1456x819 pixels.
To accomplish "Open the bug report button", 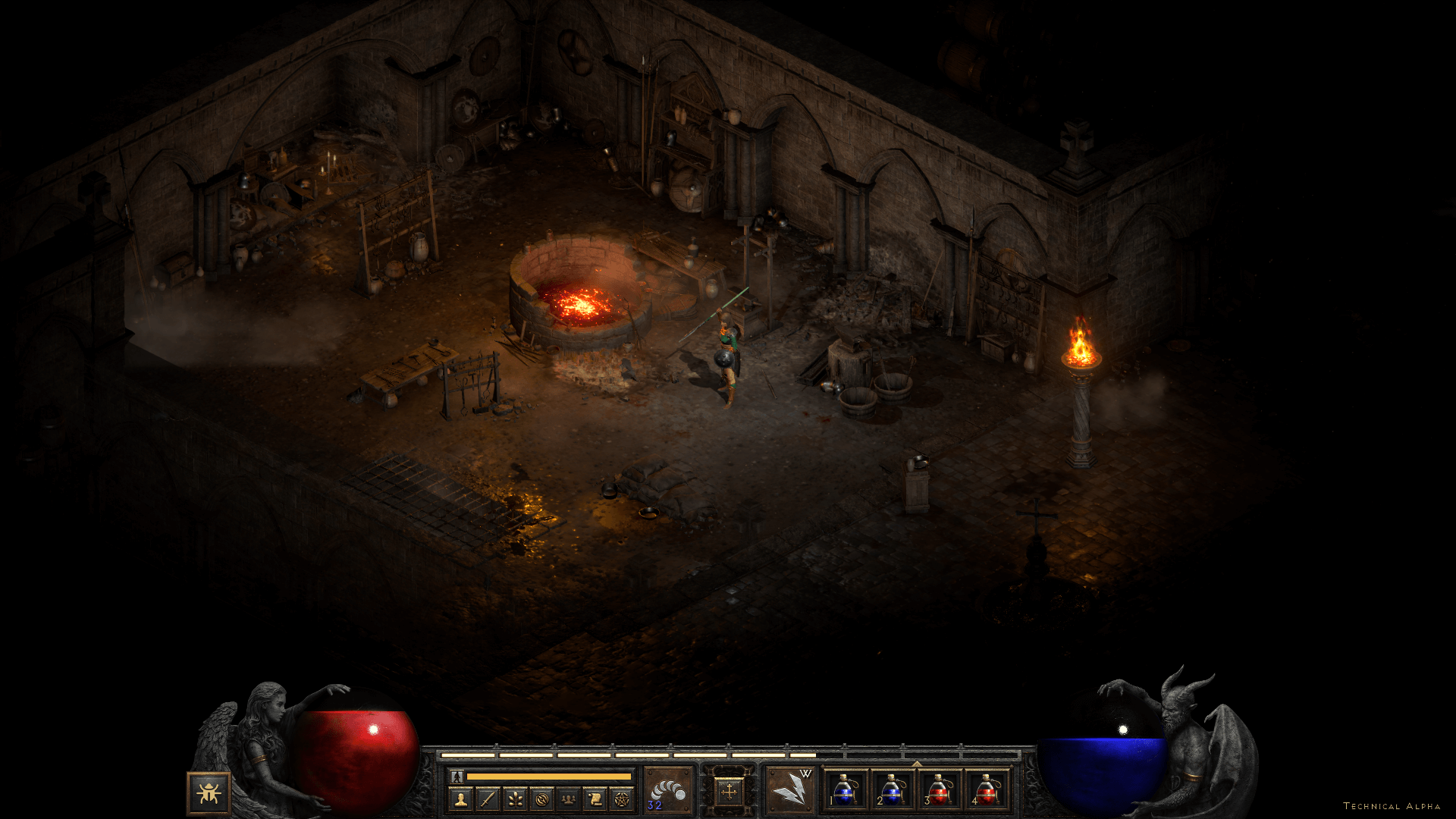I will coord(209,793).
